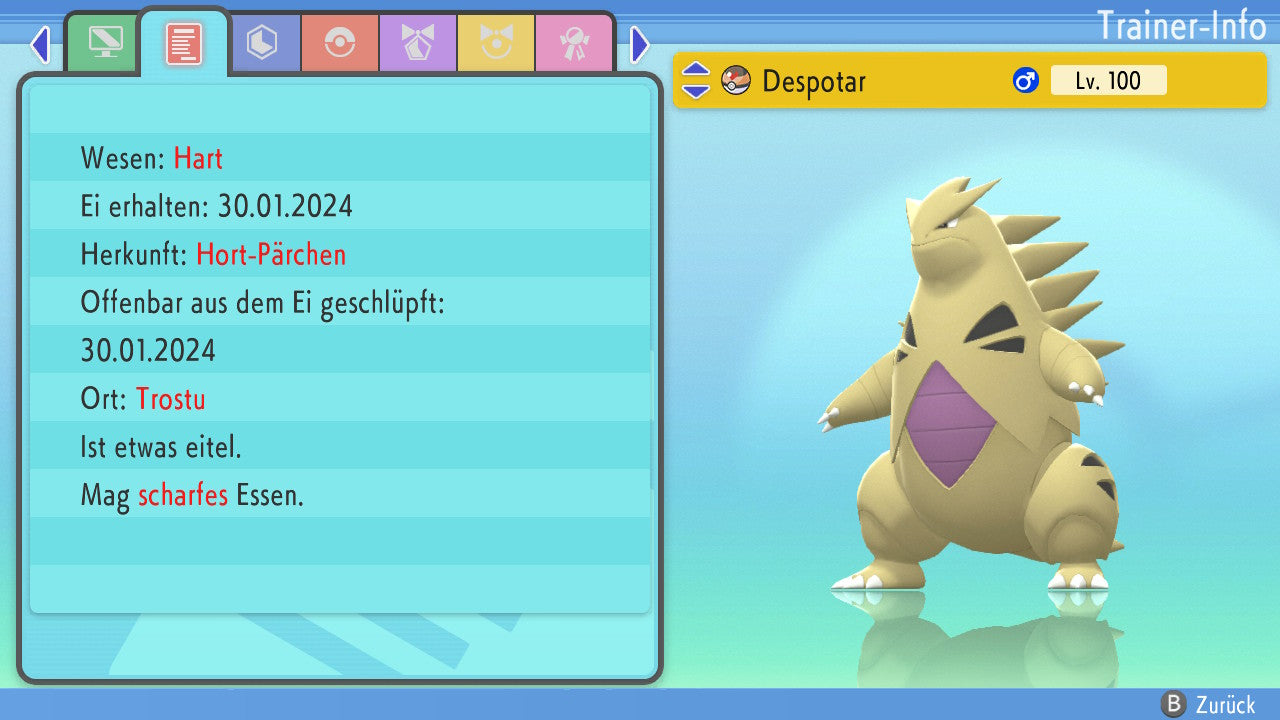1280x720 pixels.
Task: Choose the pink ribbon tab
Action: (574, 44)
